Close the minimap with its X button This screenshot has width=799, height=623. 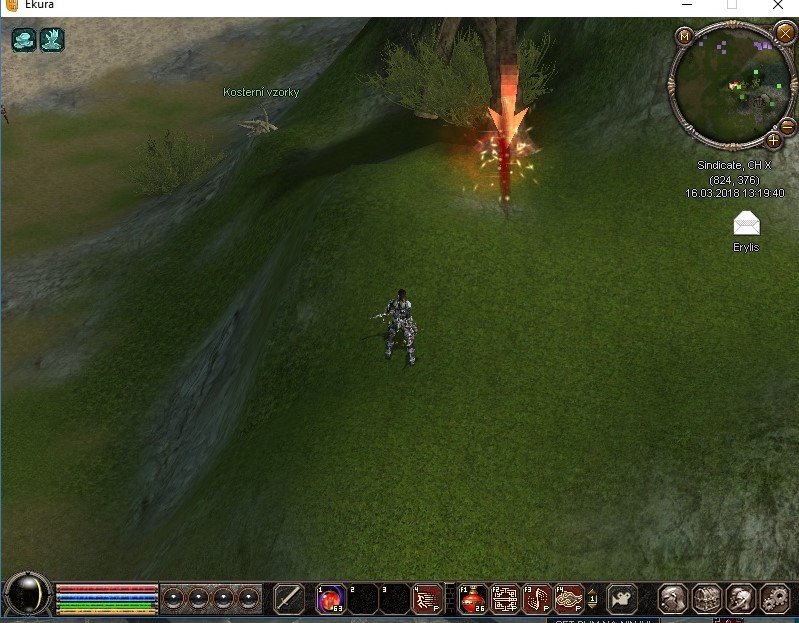[x=785, y=33]
